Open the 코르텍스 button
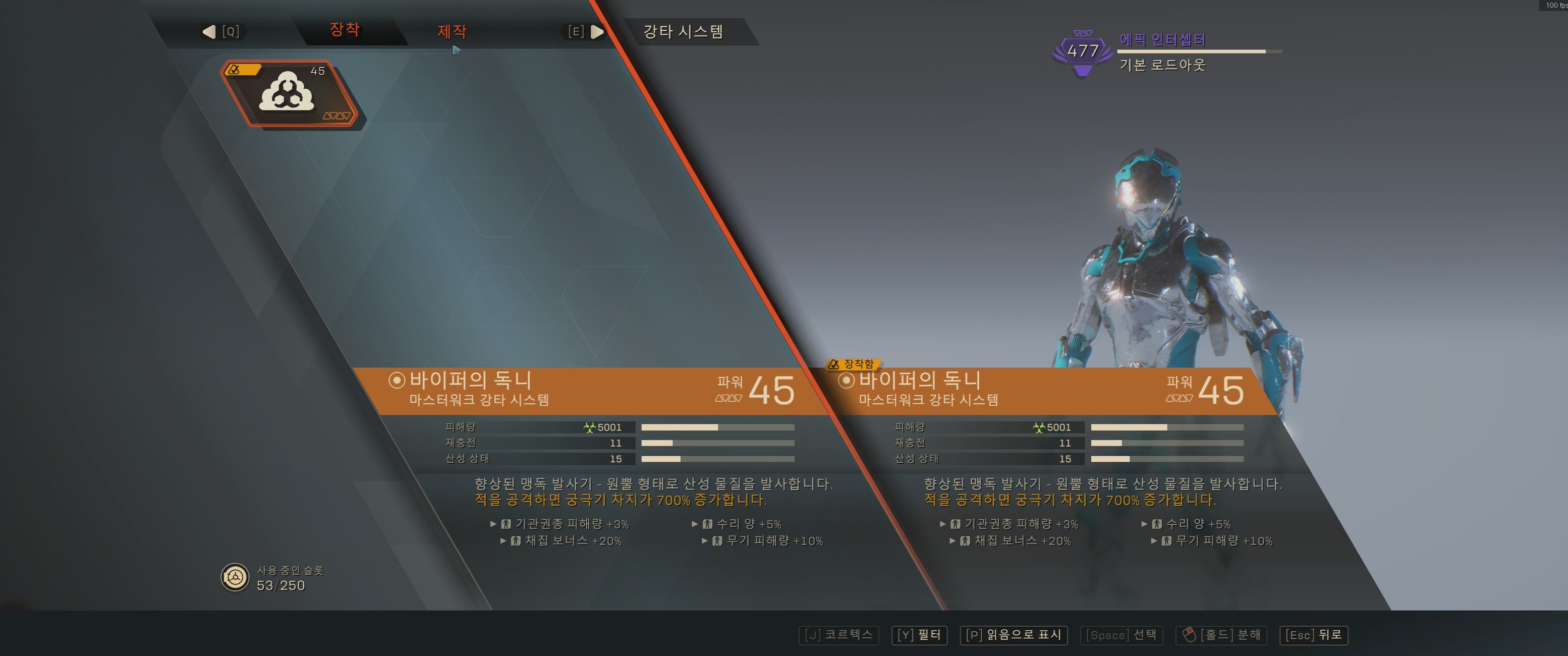Screen dimensions: 1568x656 pyautogui.click(x=838, y=635)
